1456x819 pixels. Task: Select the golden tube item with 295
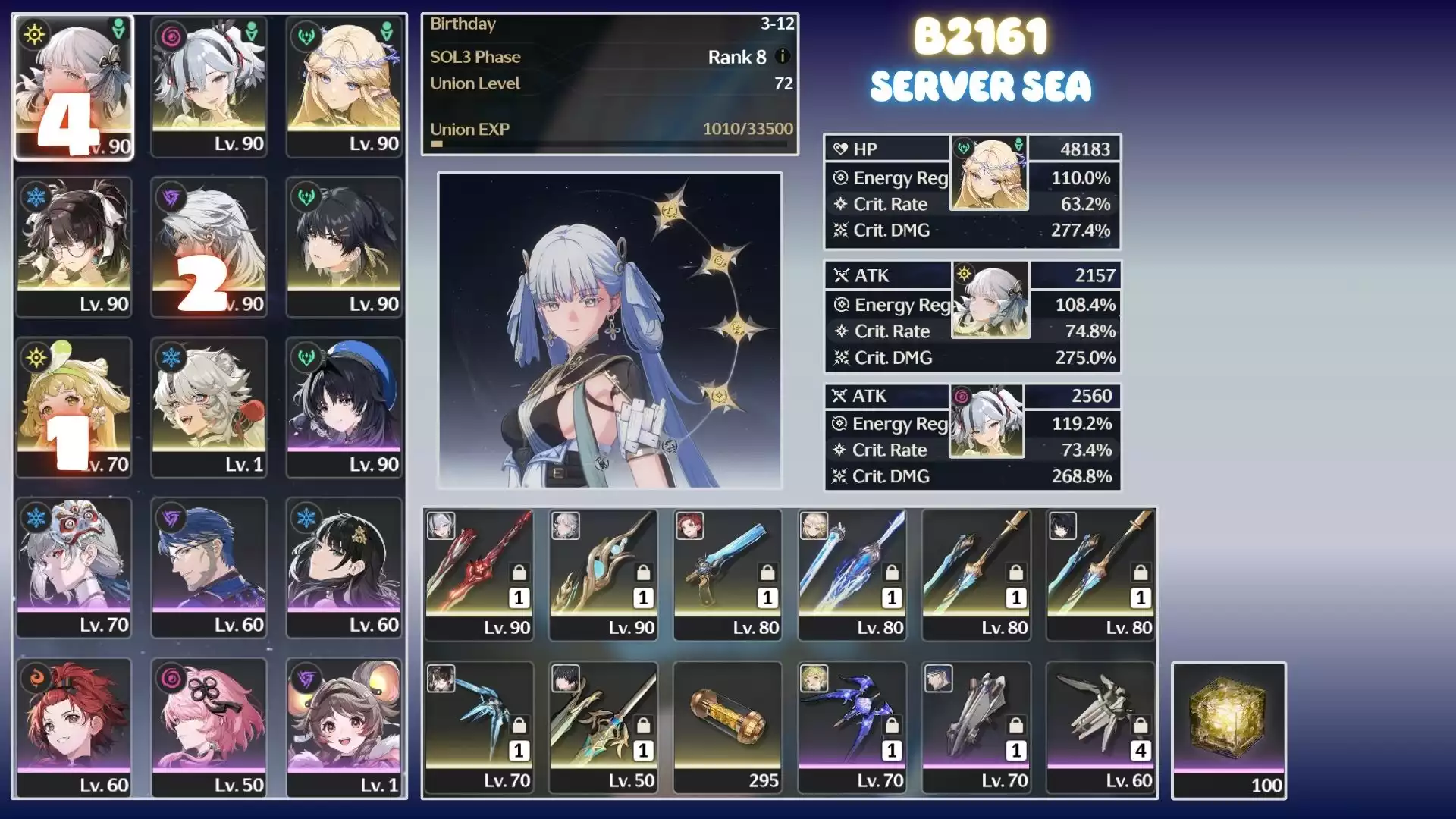728,726
